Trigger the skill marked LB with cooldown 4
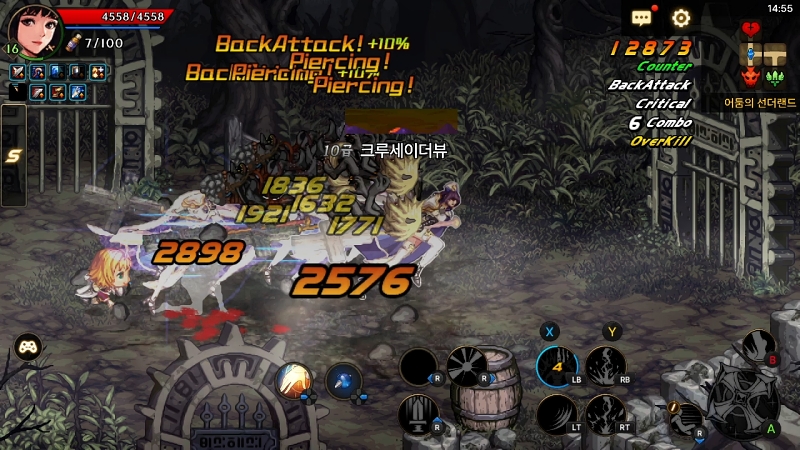The height and width of the screenshot is (450, 800). pos(556,367)
